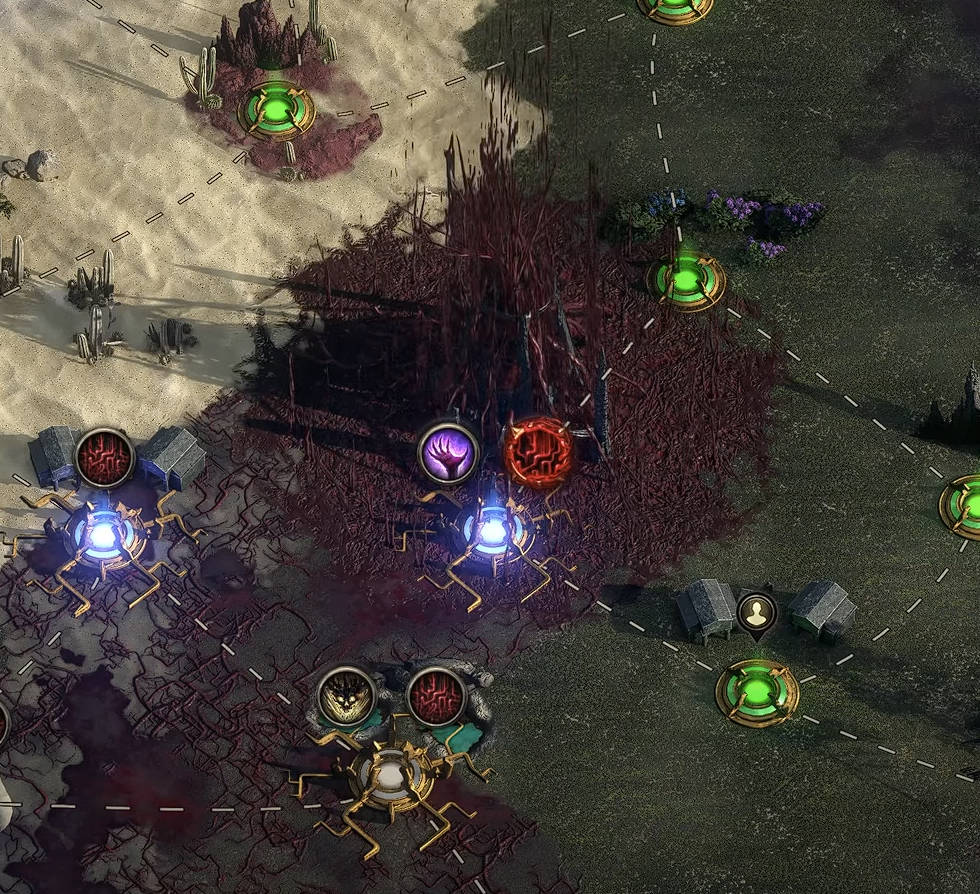
Task: Open the blue node flanked by grey huts
Action: click(x=103, y=535)
